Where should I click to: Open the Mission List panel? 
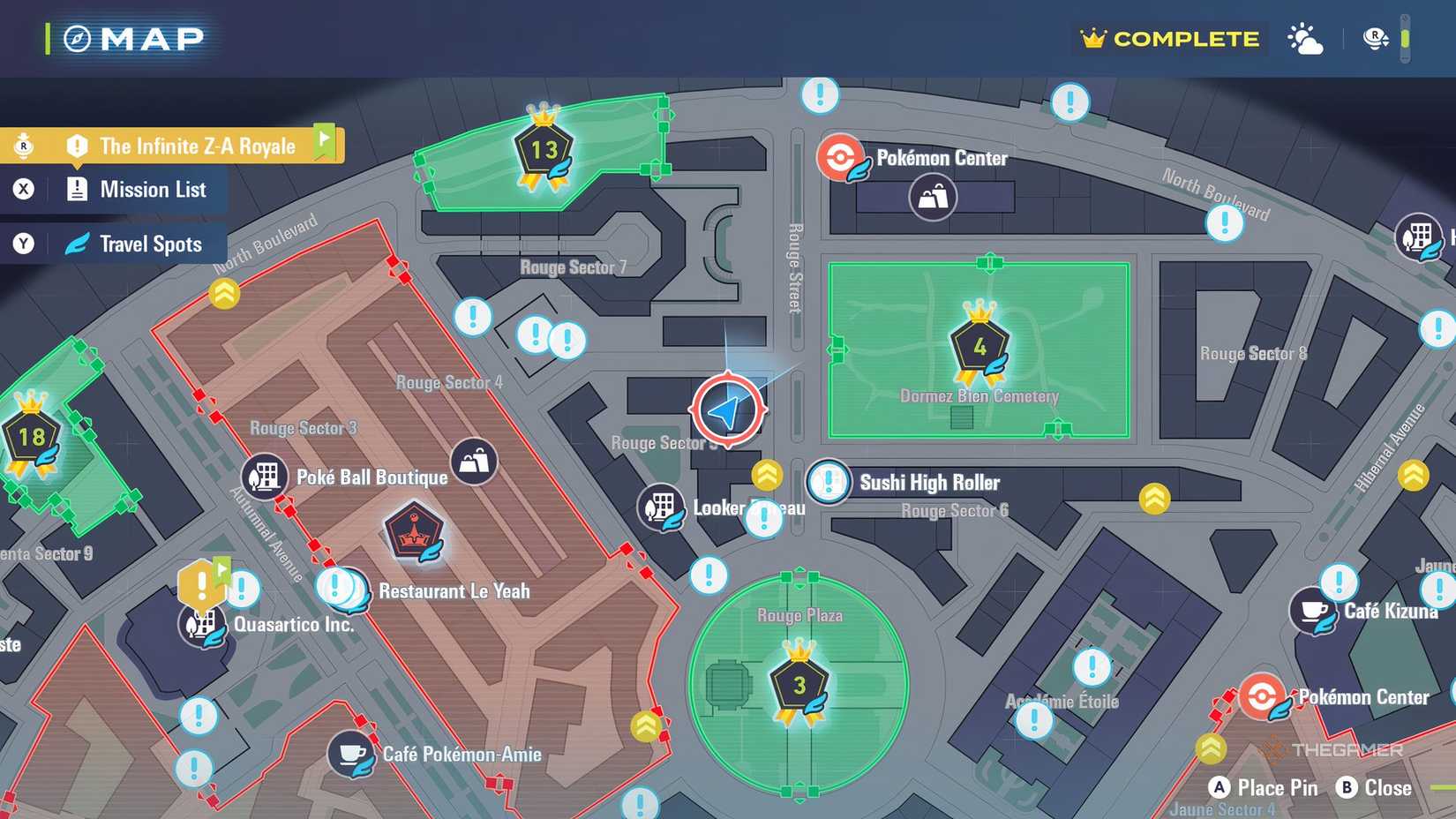tap(141, 188)
